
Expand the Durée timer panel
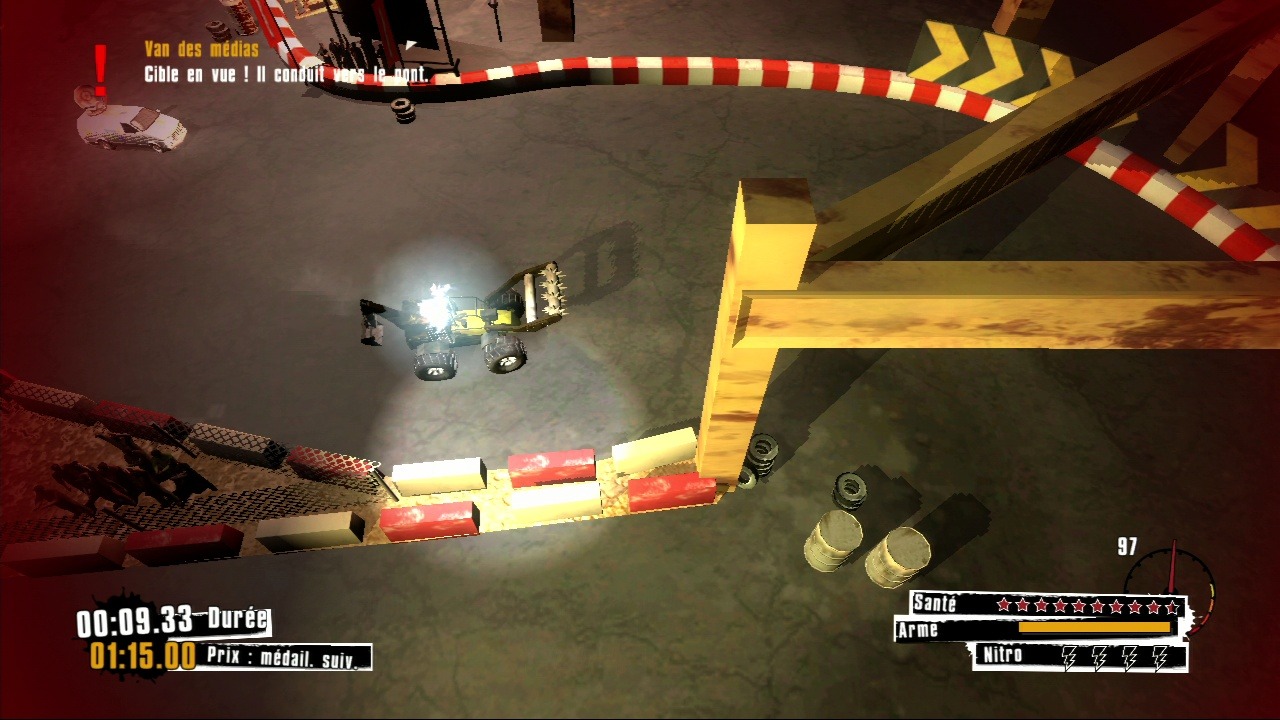click(235, 618)
